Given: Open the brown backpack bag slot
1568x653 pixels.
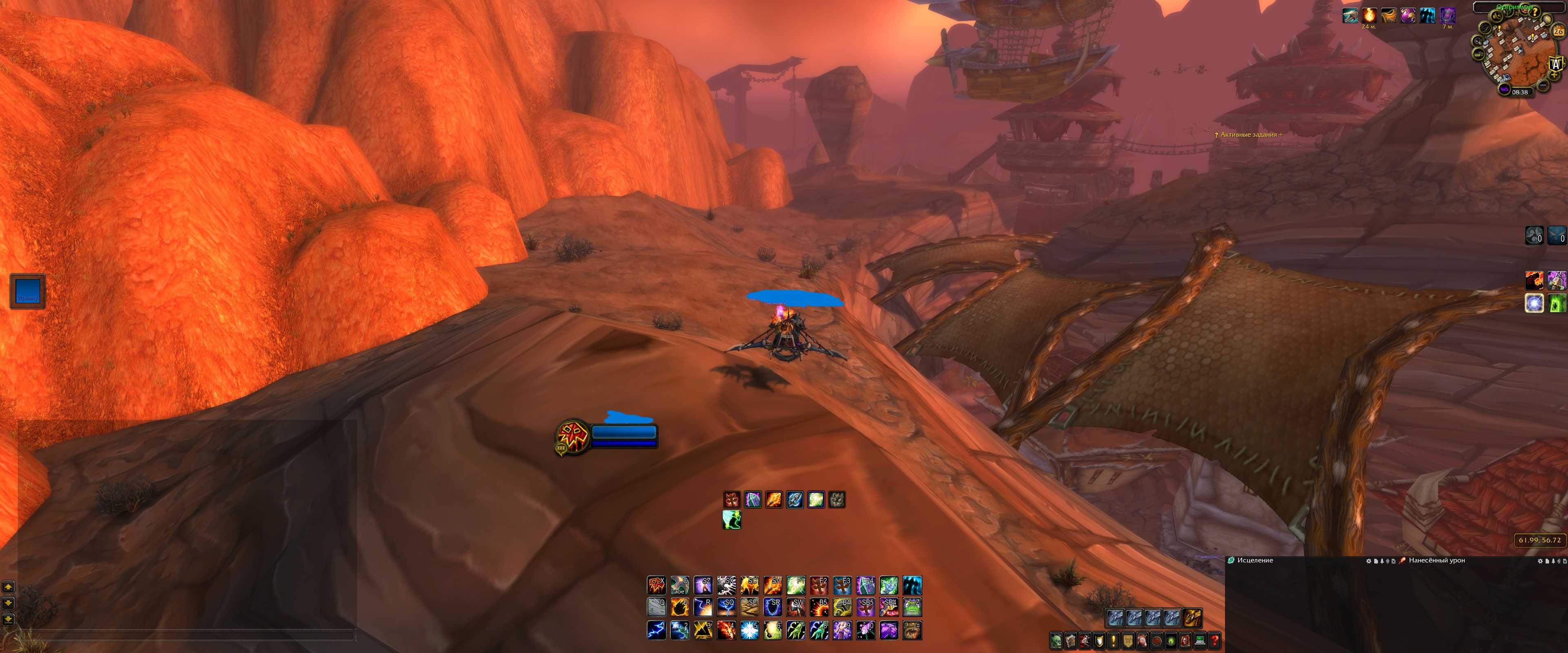Looking at the screenshot, I should pos(1192,618).
